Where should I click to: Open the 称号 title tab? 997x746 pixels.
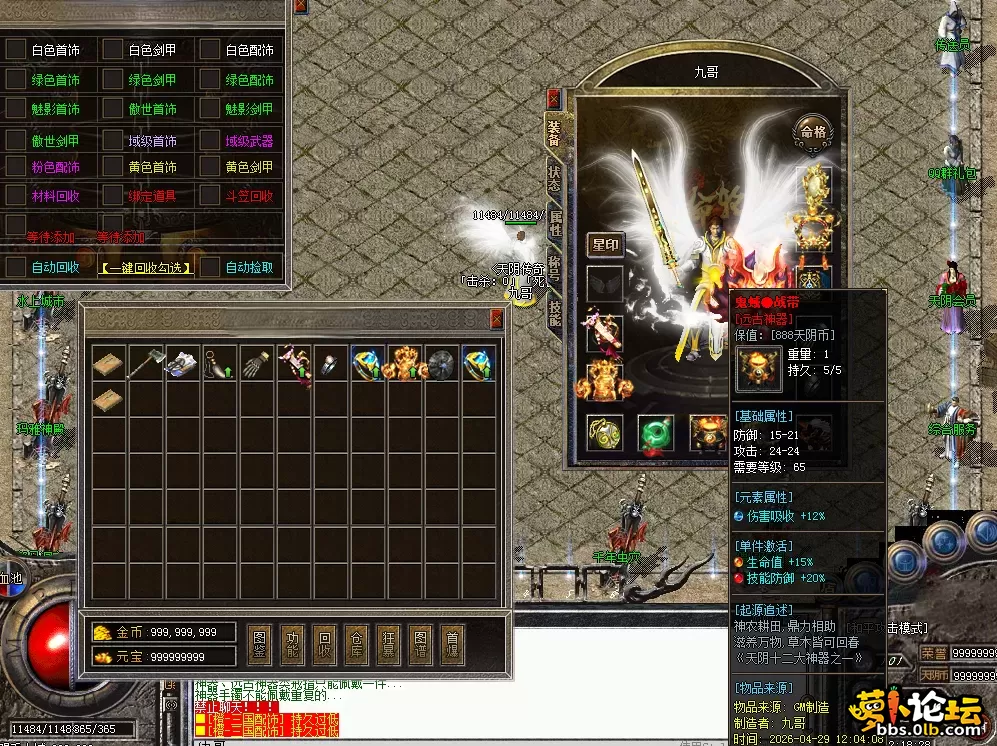tap(555, 270)
